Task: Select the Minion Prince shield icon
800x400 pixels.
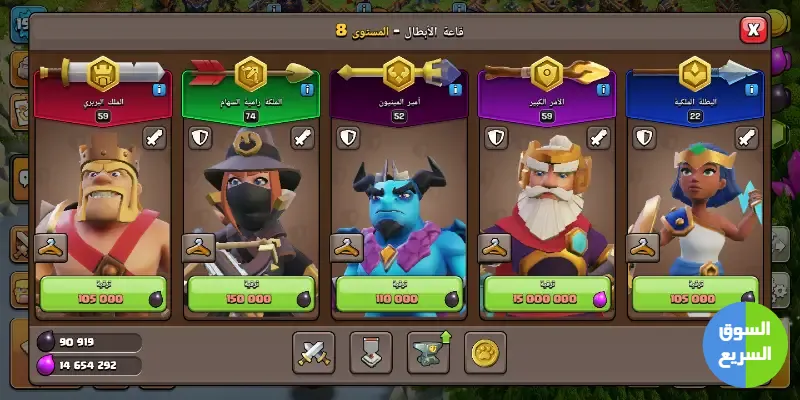Action: [x=347, y=138]
